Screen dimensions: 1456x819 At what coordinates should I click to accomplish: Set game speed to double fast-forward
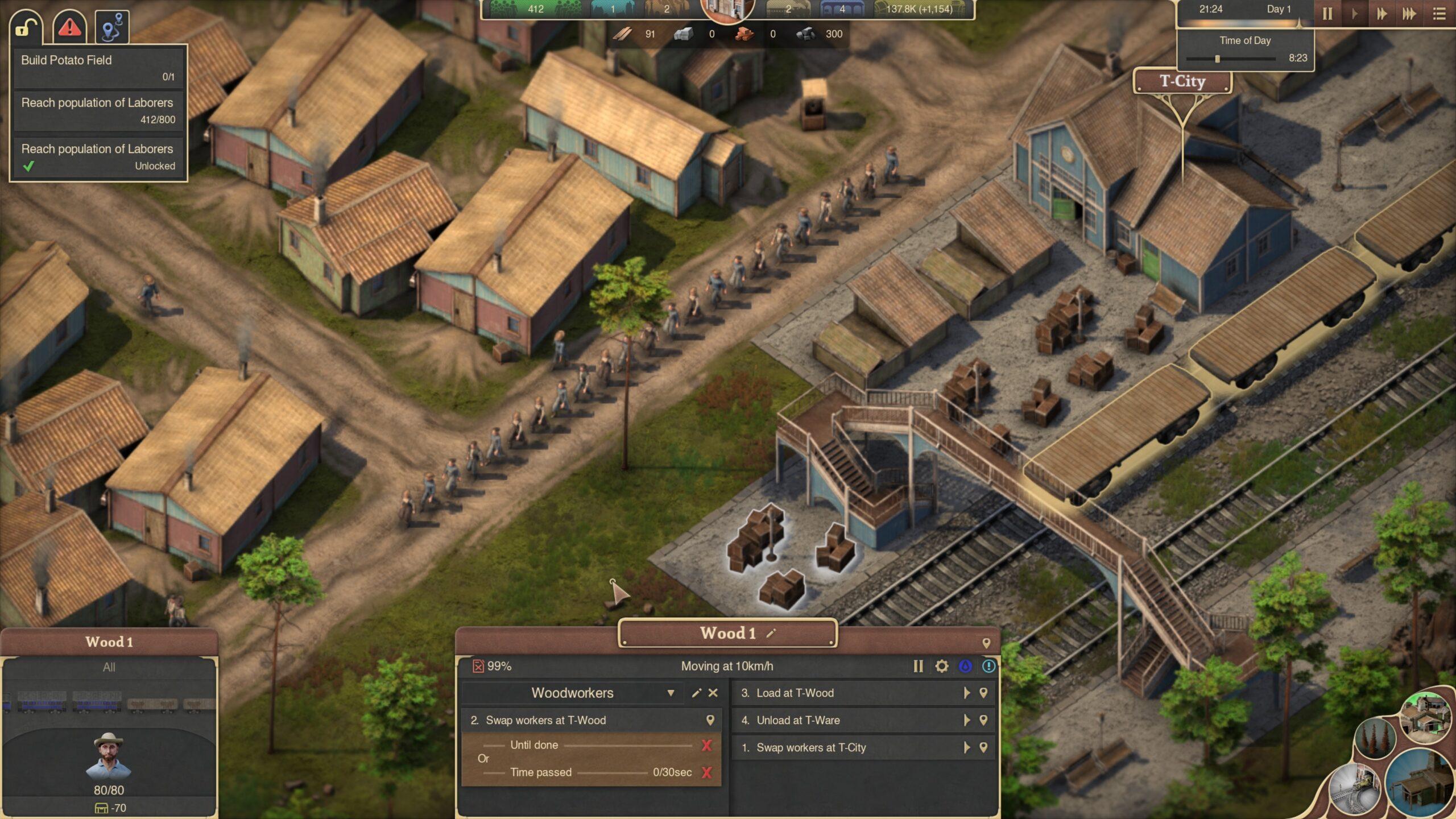pyautogui.click(x=1381, y=14)
